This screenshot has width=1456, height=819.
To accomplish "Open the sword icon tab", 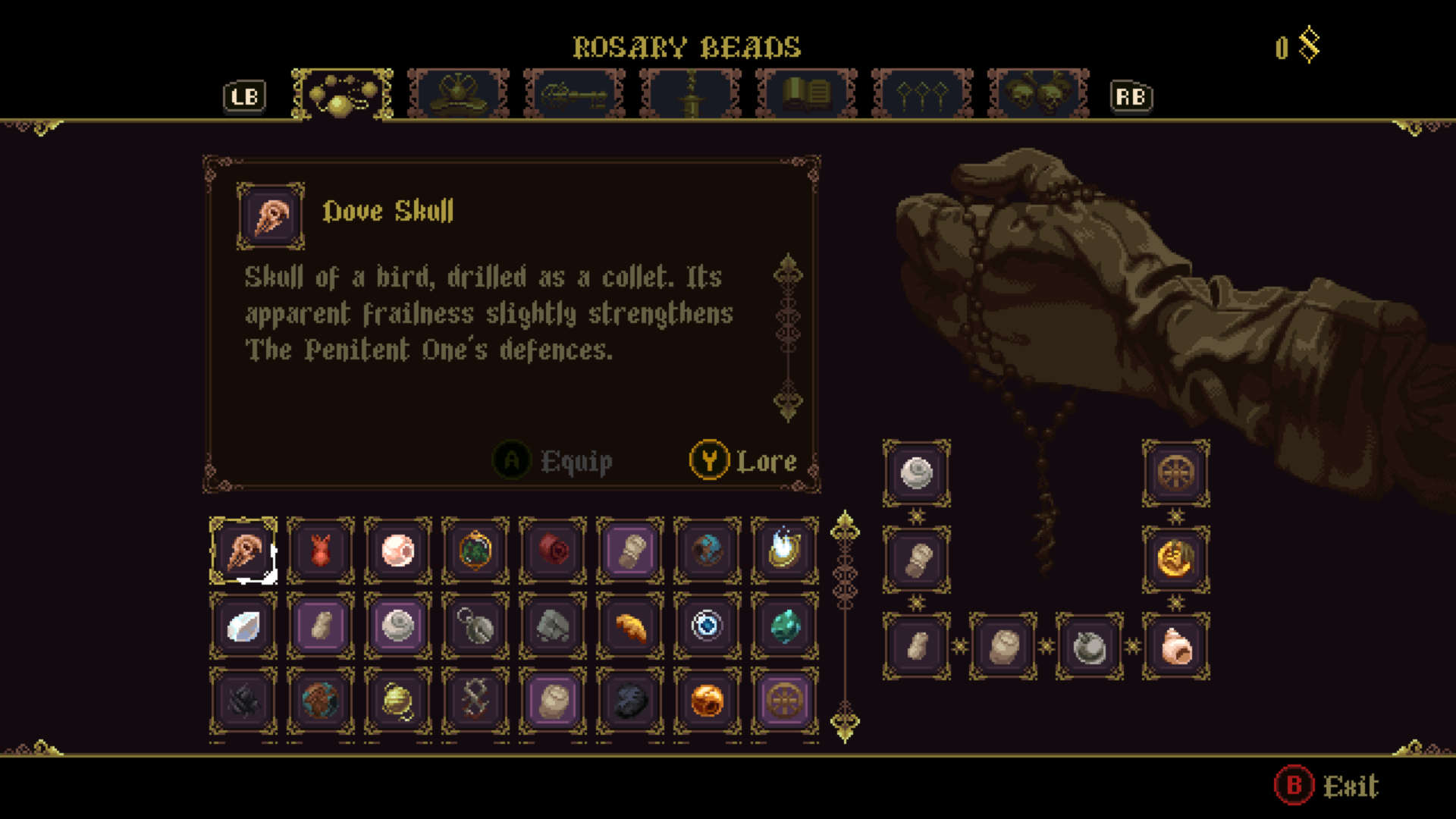I will tap(690, 95).
